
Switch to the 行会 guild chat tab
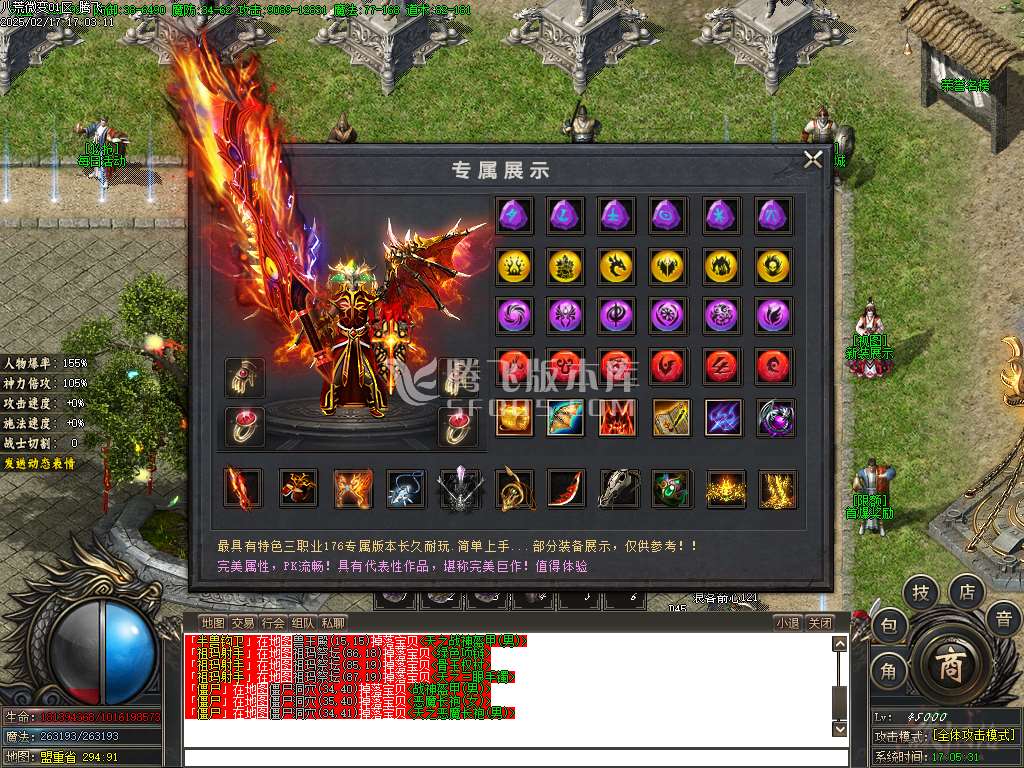273,623
